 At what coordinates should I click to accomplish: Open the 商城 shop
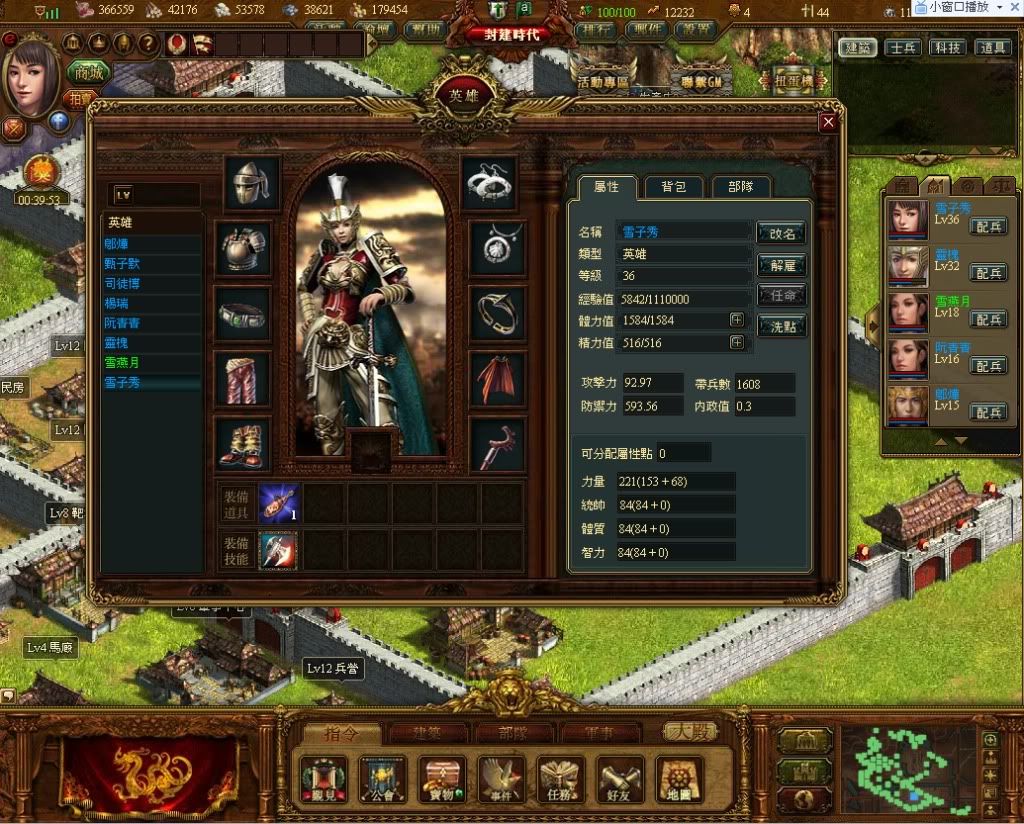pos(89,72)
